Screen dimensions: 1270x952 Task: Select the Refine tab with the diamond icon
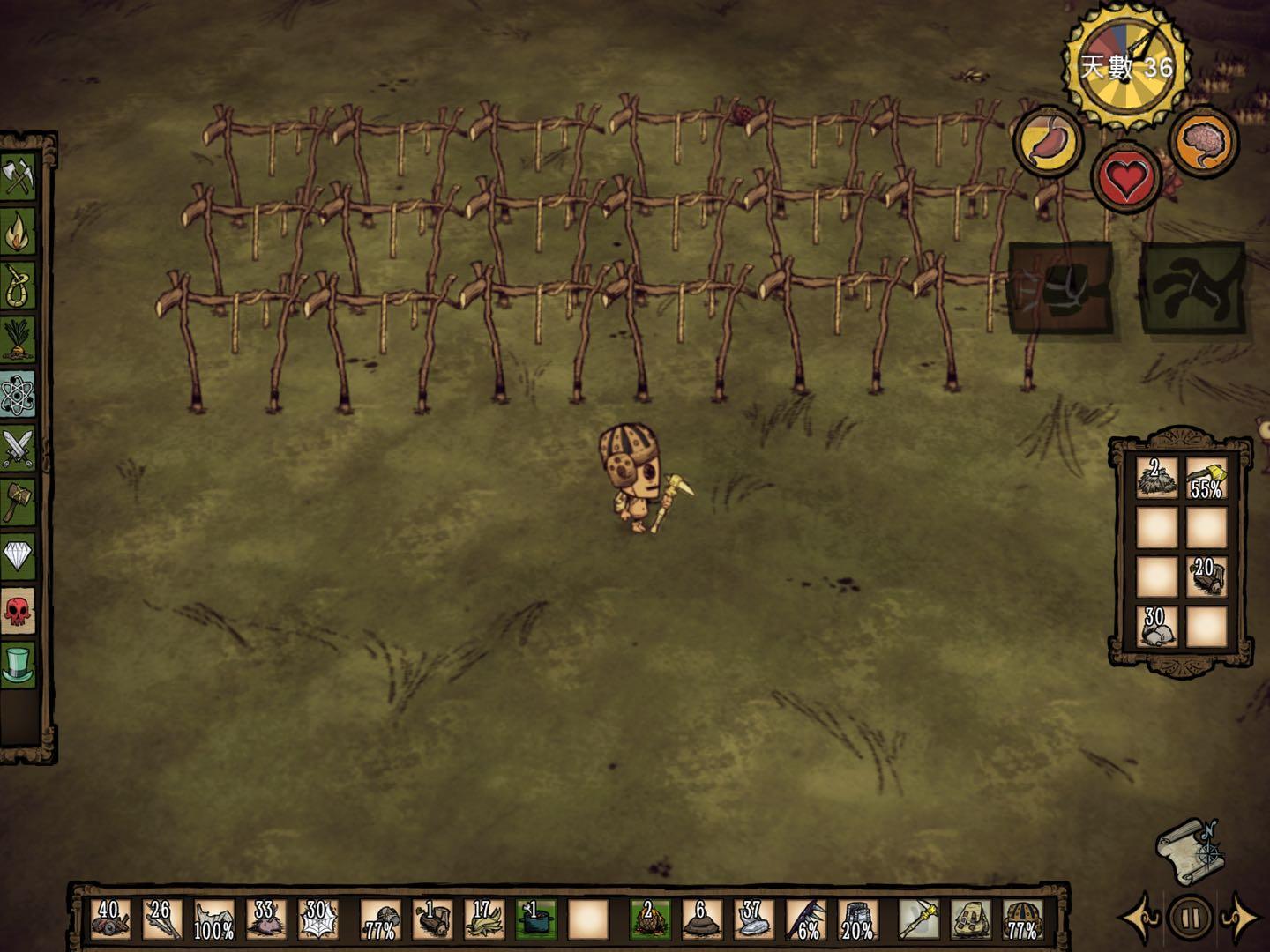[x=18, y=556]
